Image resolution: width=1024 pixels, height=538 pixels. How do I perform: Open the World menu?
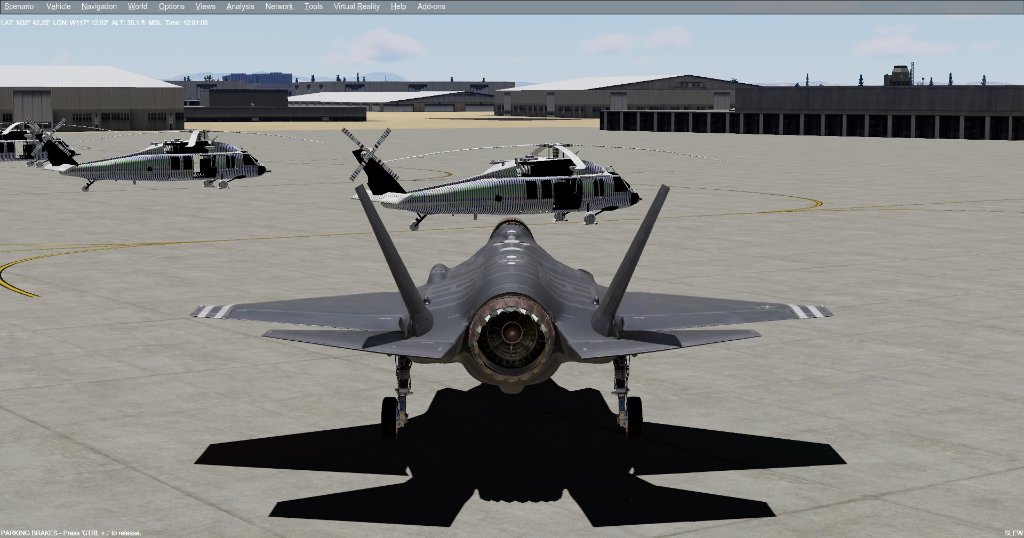pyautogui.click(x=138, y=6)
